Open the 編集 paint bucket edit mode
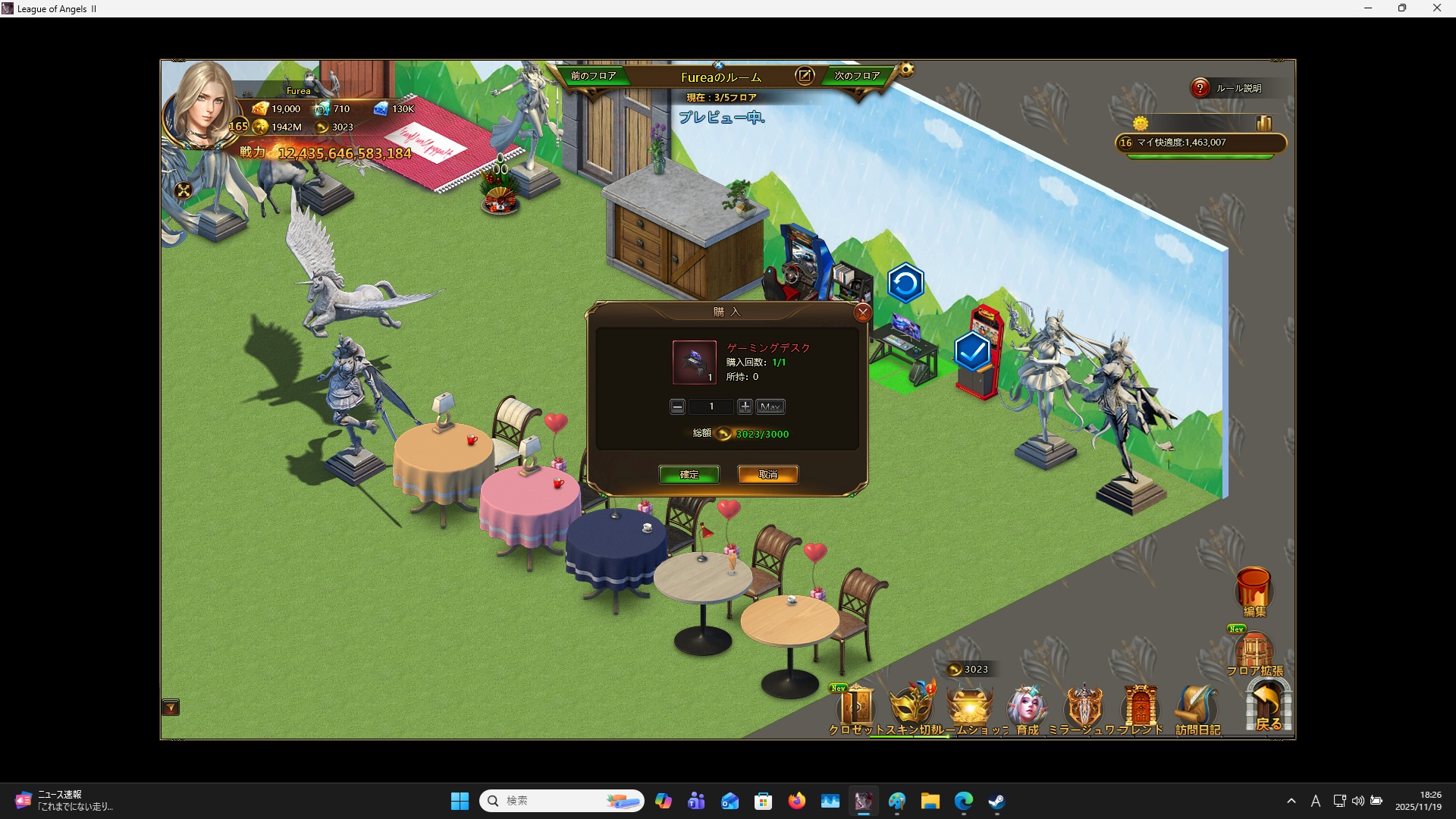This screenshot has width=1456, height=819. pyautogui.click(x=1254, y=590)
